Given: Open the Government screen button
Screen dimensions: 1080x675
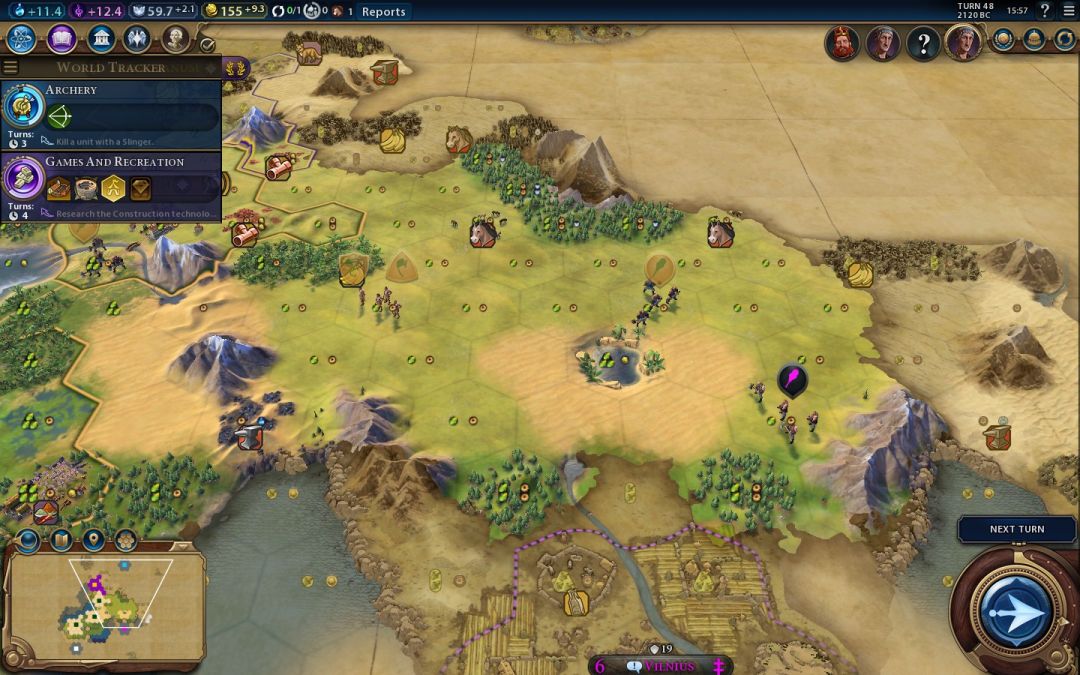Looking at the screenshot, I should pos(100,40).
